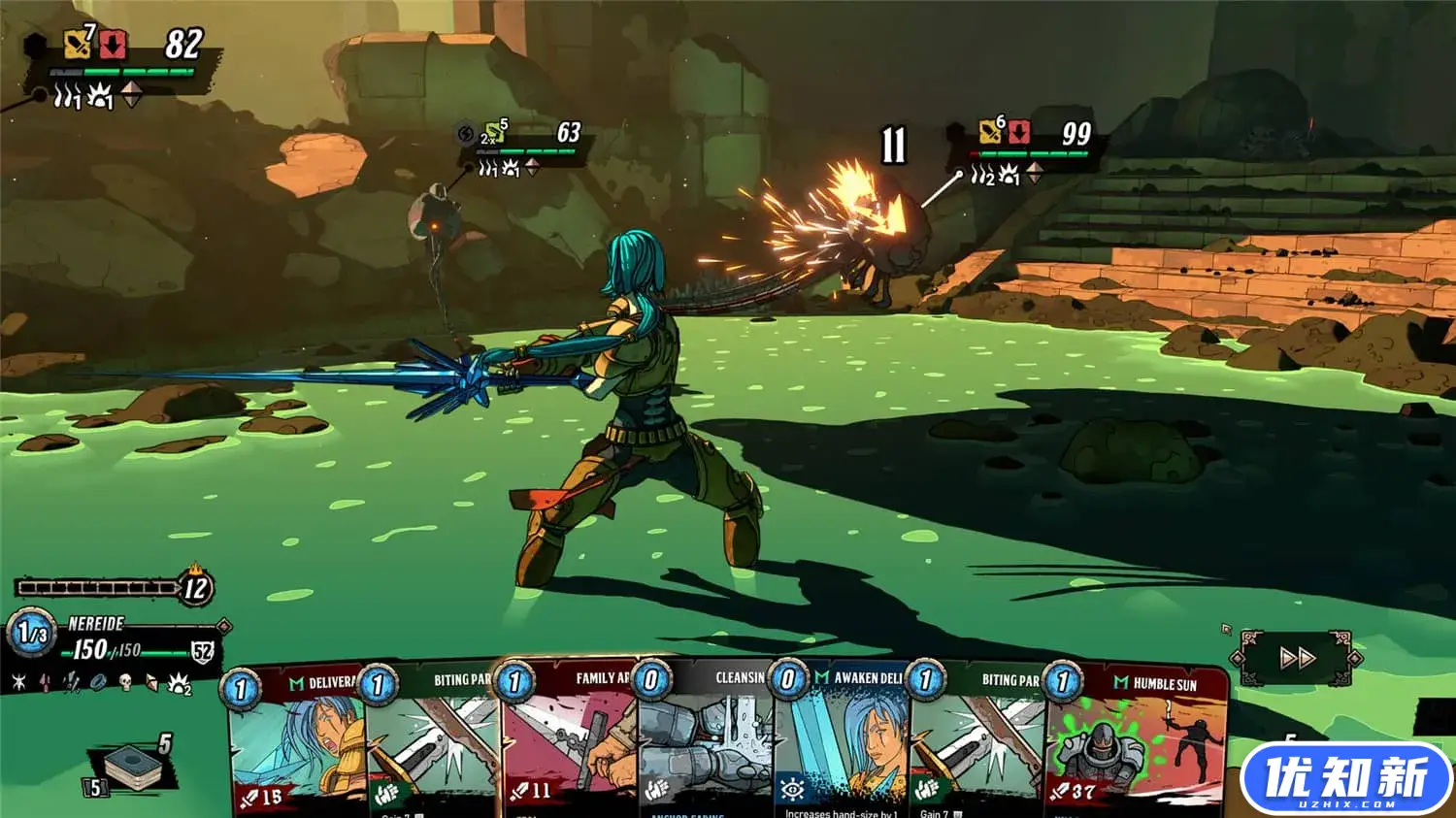Play the Deliverance attack card
Viewport: 1456px width, 818px height.
[296, 745]
